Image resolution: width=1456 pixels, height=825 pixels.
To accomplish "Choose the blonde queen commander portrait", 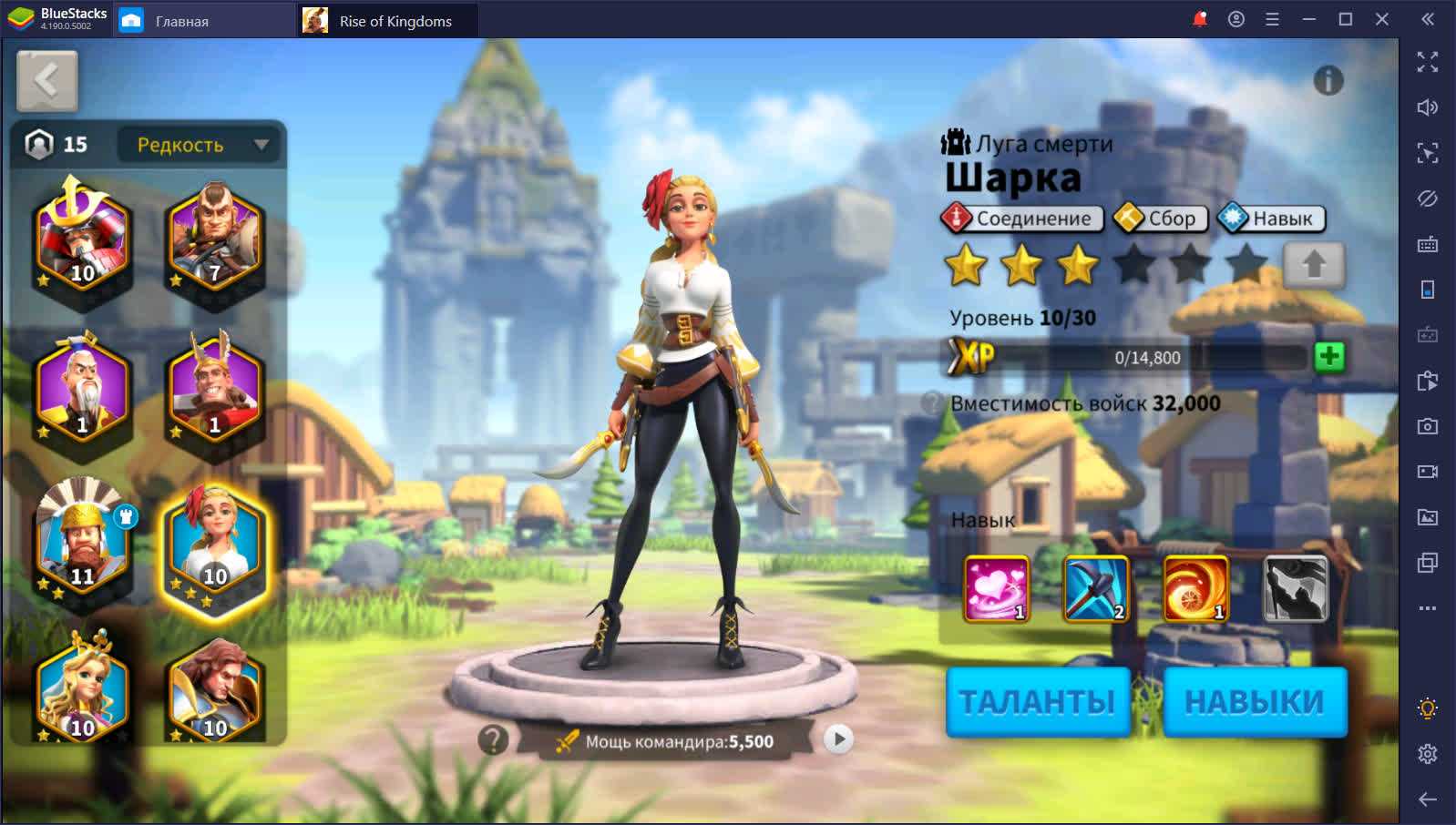I will point(82,690).
